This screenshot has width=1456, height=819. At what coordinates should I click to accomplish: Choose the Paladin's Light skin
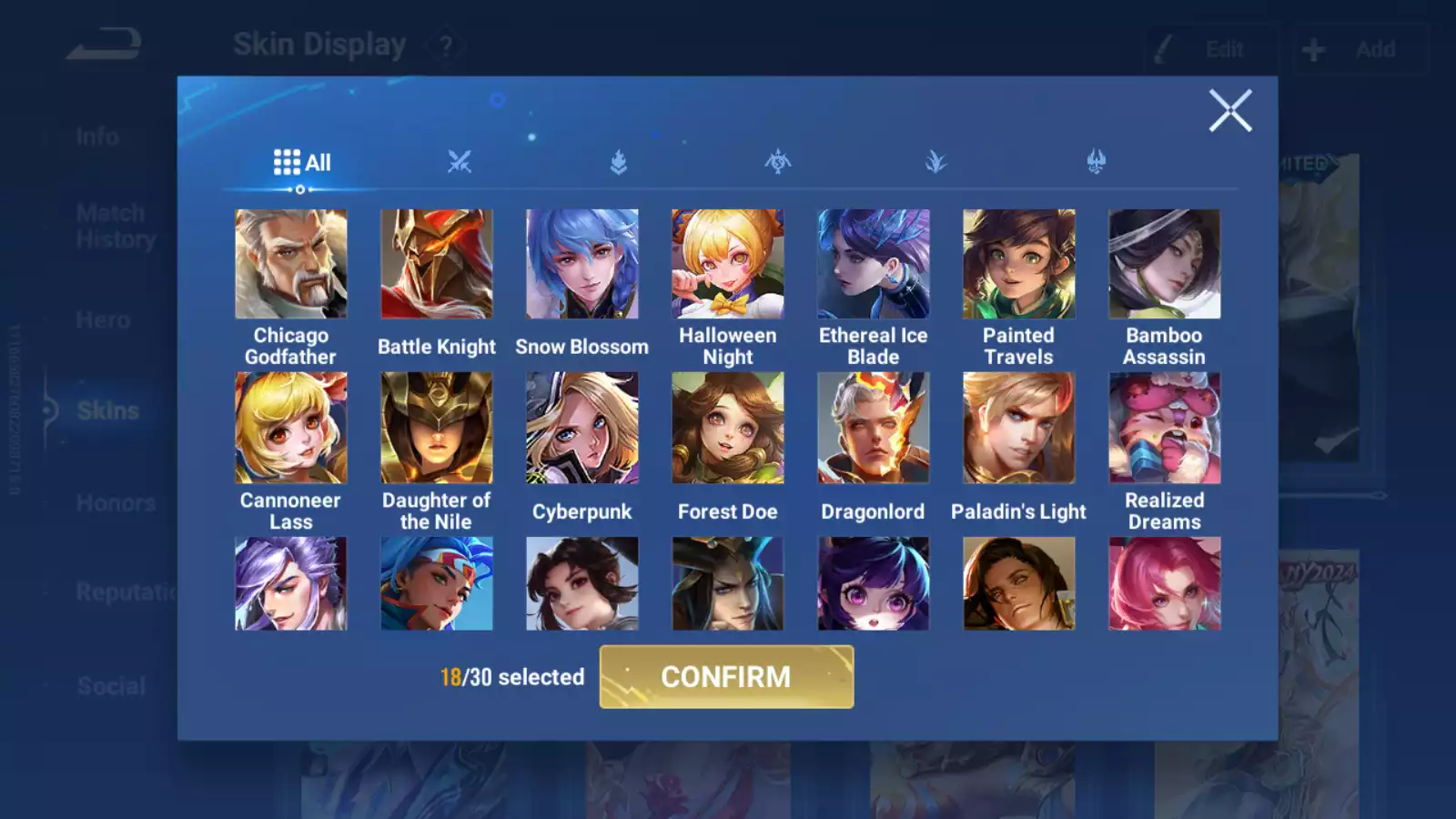(1019, 428)
